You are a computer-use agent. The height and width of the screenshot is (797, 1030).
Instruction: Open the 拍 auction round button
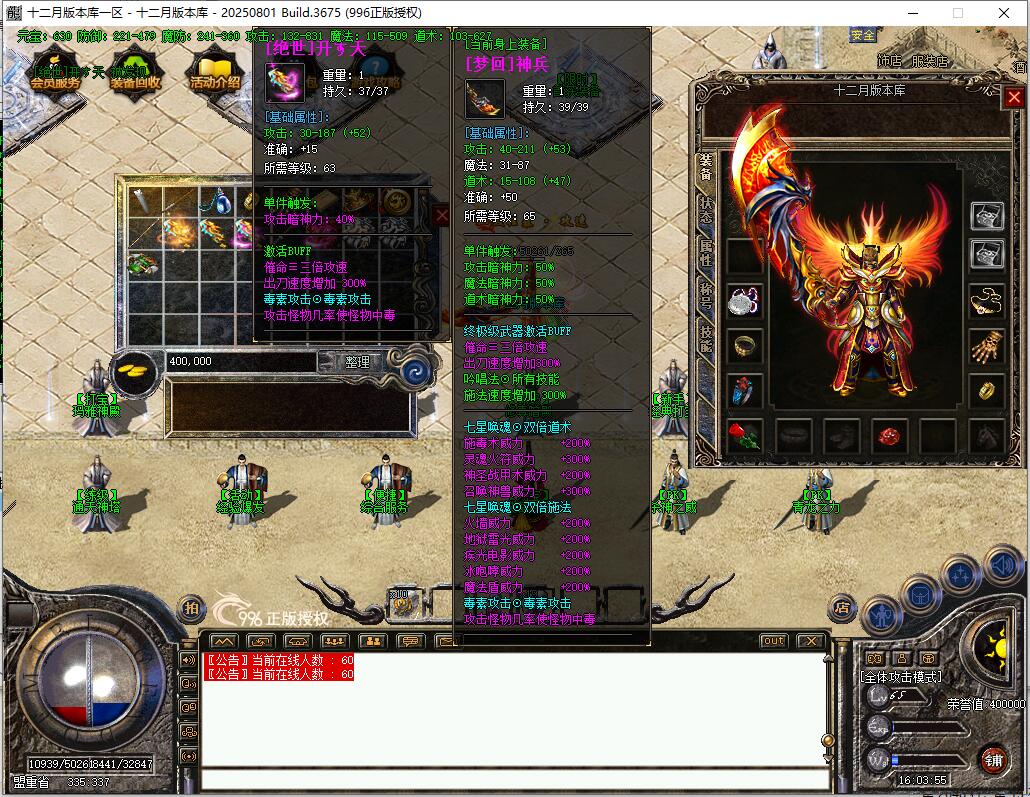tap(190, 607)
